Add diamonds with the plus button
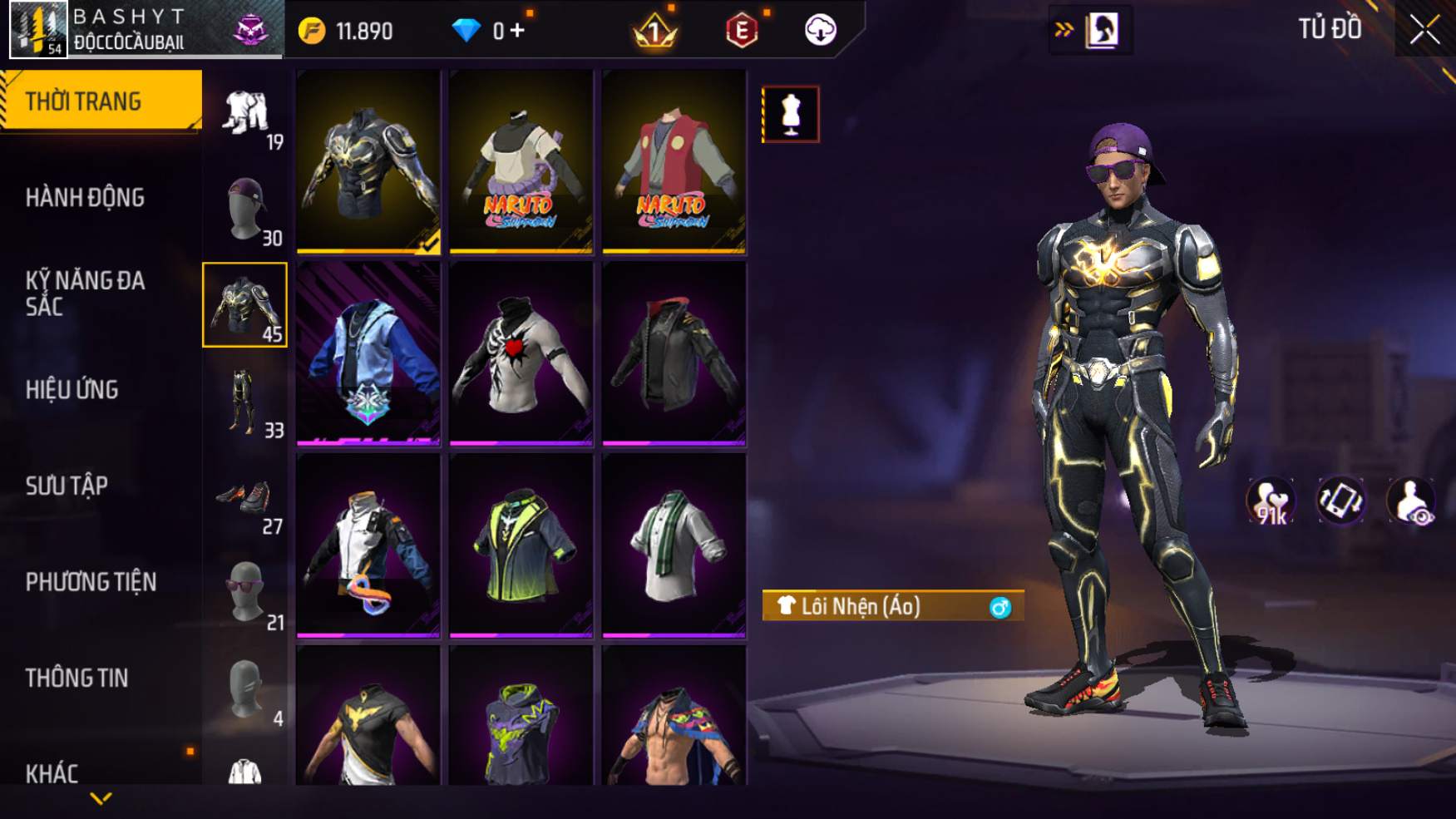The image size is (1456, 819). click(518, 31)
